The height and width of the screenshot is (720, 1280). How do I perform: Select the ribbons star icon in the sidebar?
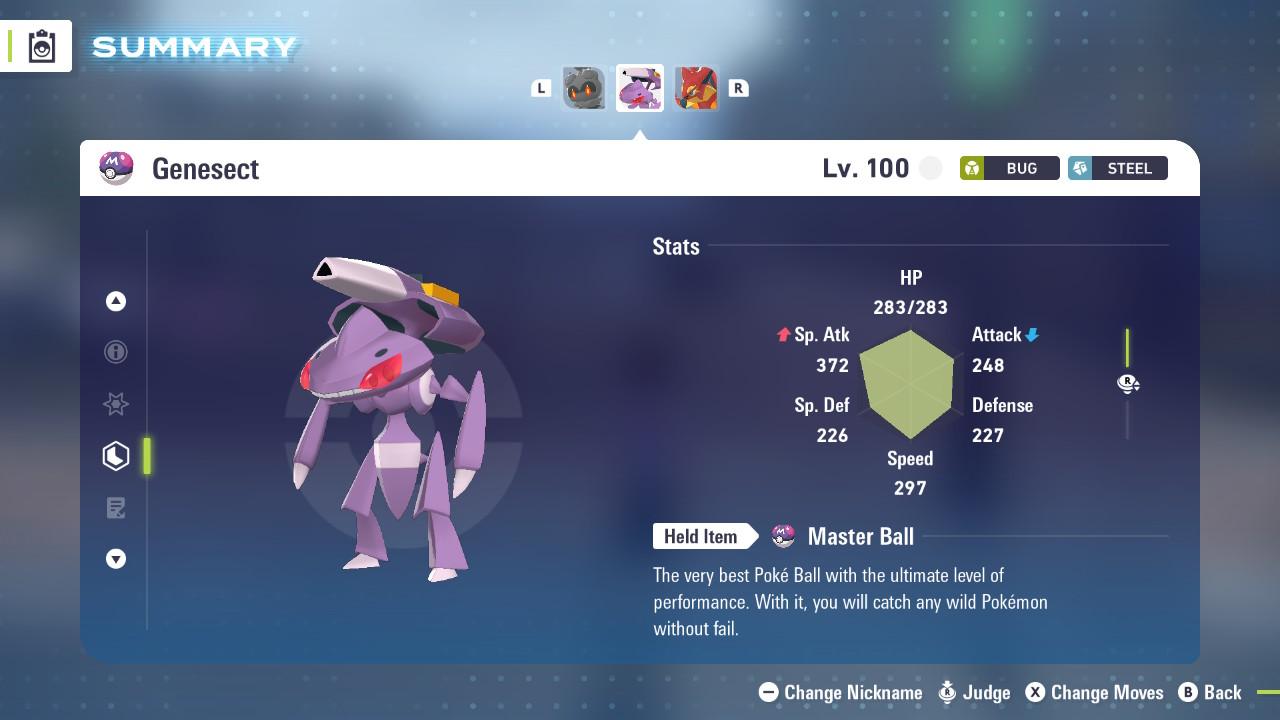tap(115, 404)
